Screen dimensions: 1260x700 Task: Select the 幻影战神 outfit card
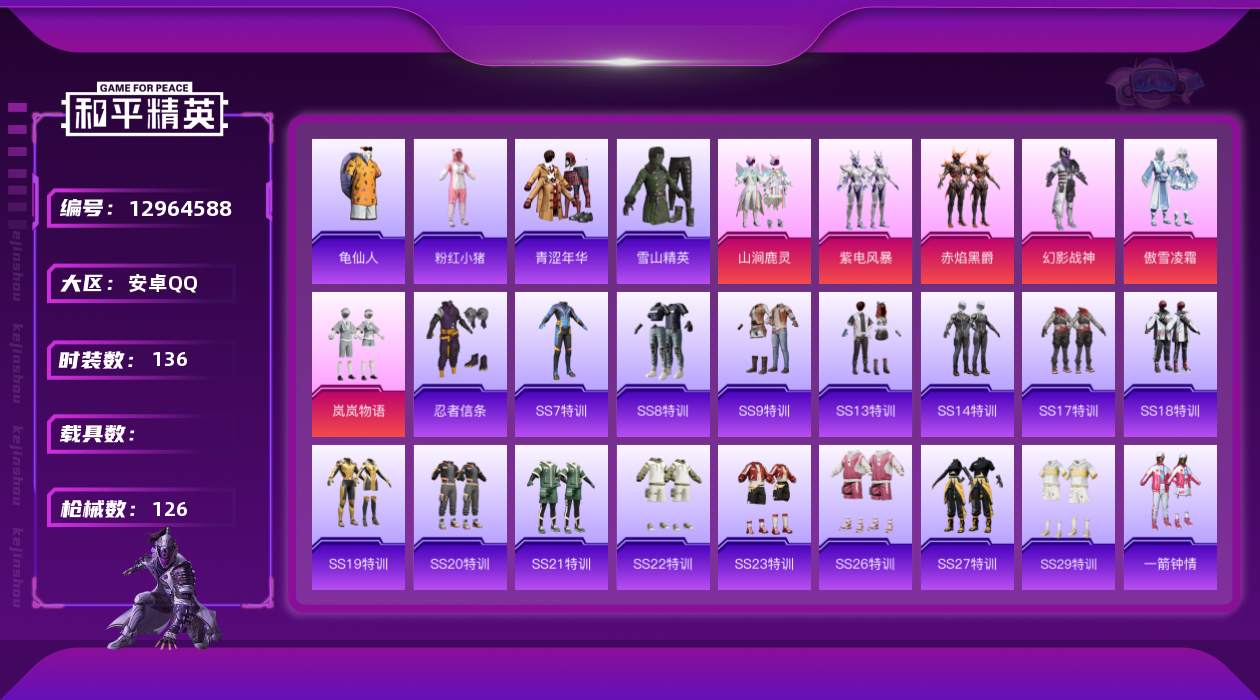(x=1068, y=210)
